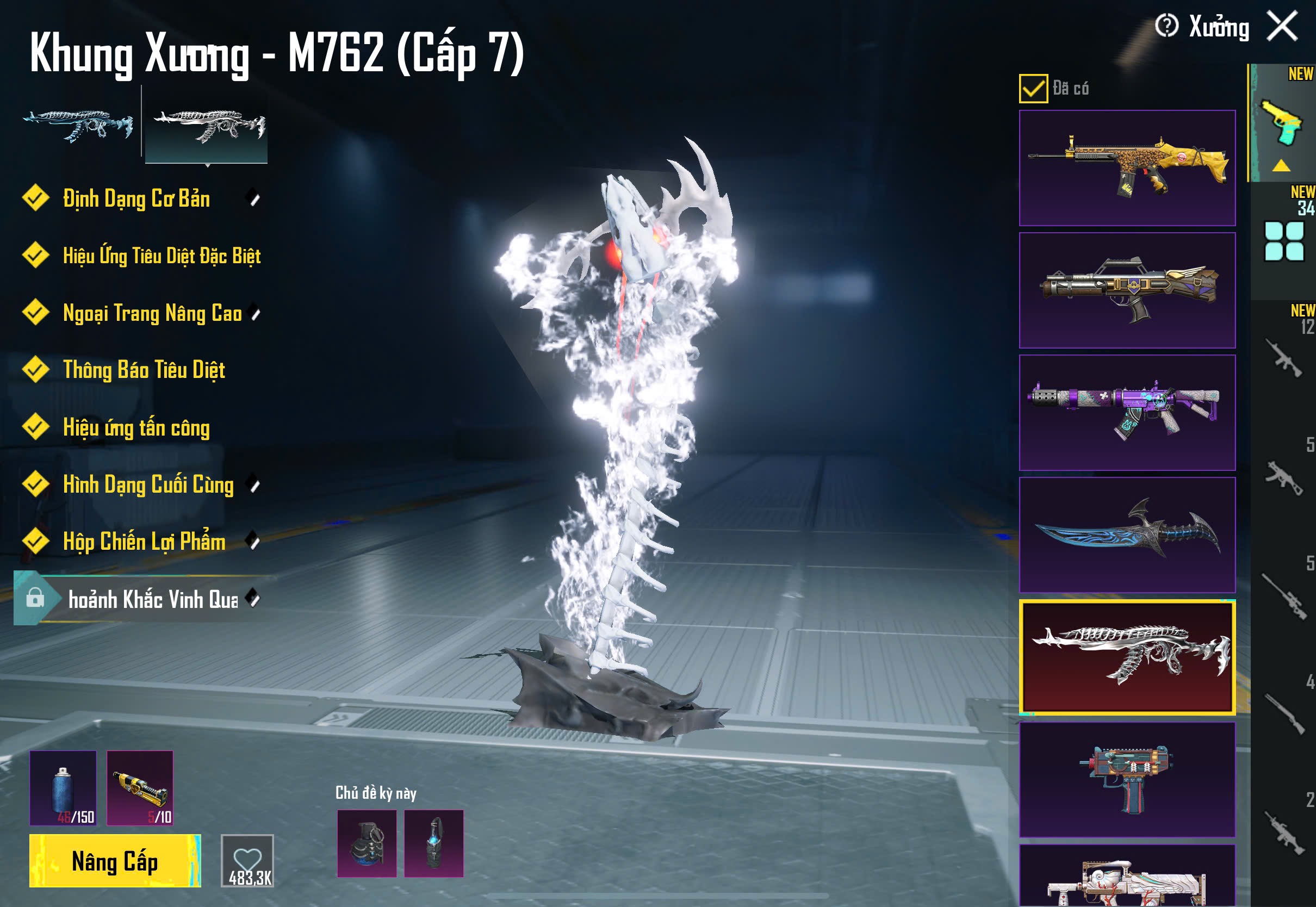Select the purple graffiti rifle skin

[x=1127, y=413]
